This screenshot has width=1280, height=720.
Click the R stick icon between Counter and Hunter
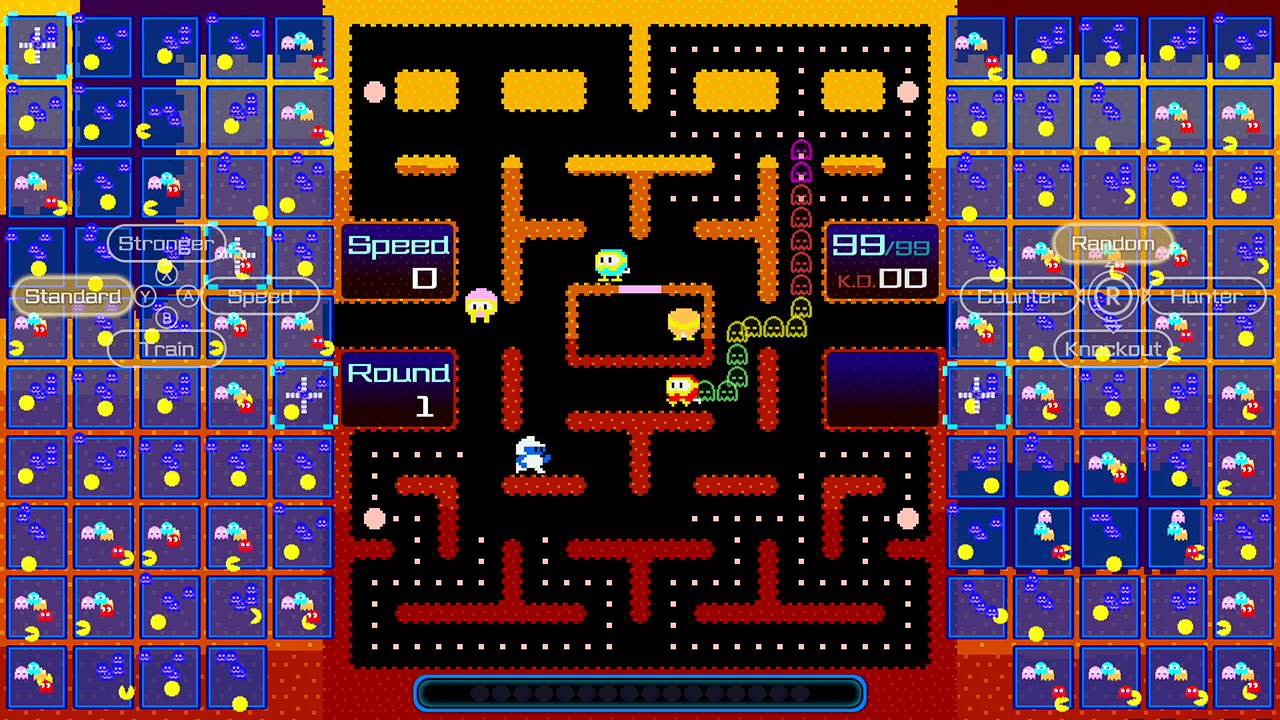pyautogui.click(x=1112, y=296)
